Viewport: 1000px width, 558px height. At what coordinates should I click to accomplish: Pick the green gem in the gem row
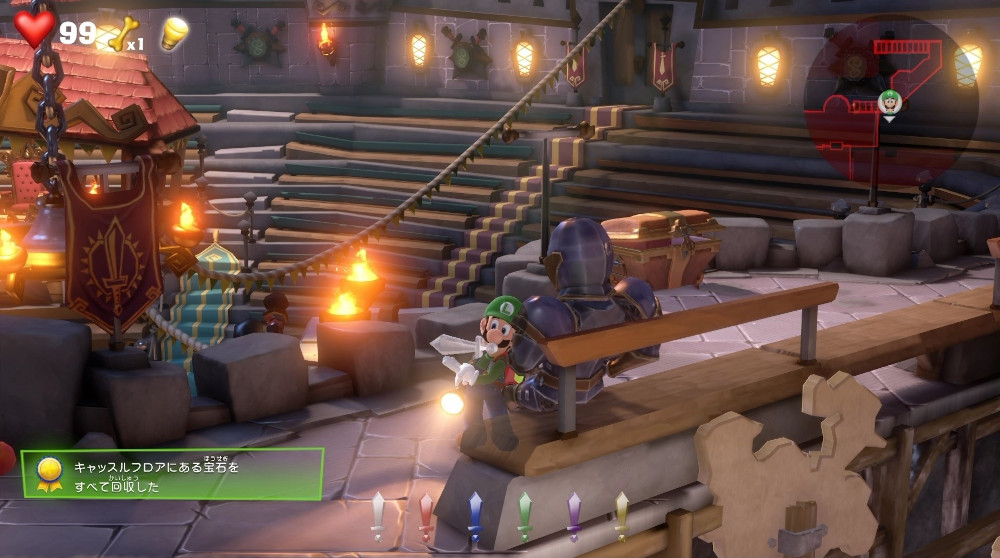point(524,515)
